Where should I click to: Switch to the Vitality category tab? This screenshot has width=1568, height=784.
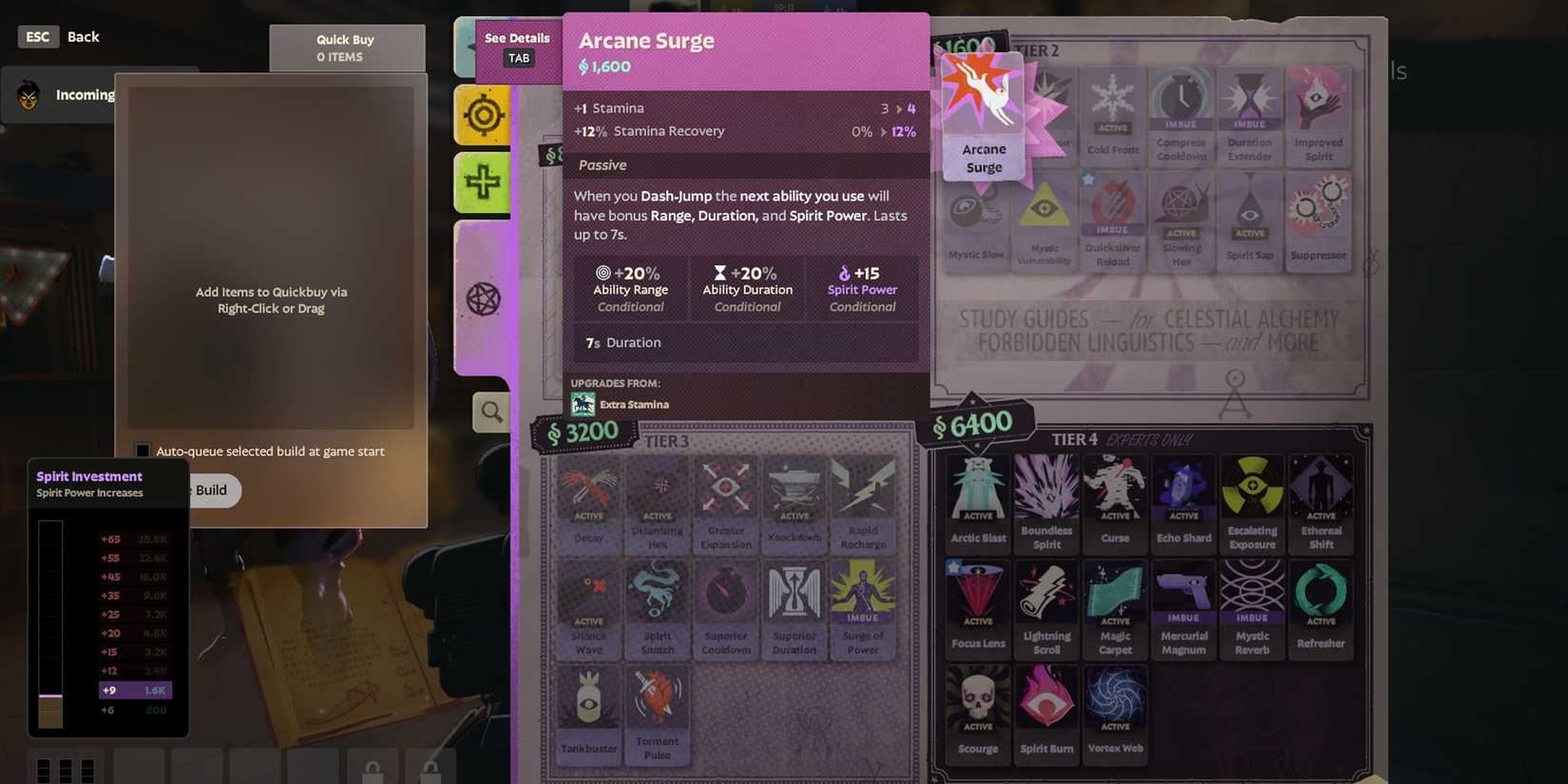[x=483, y=182]
